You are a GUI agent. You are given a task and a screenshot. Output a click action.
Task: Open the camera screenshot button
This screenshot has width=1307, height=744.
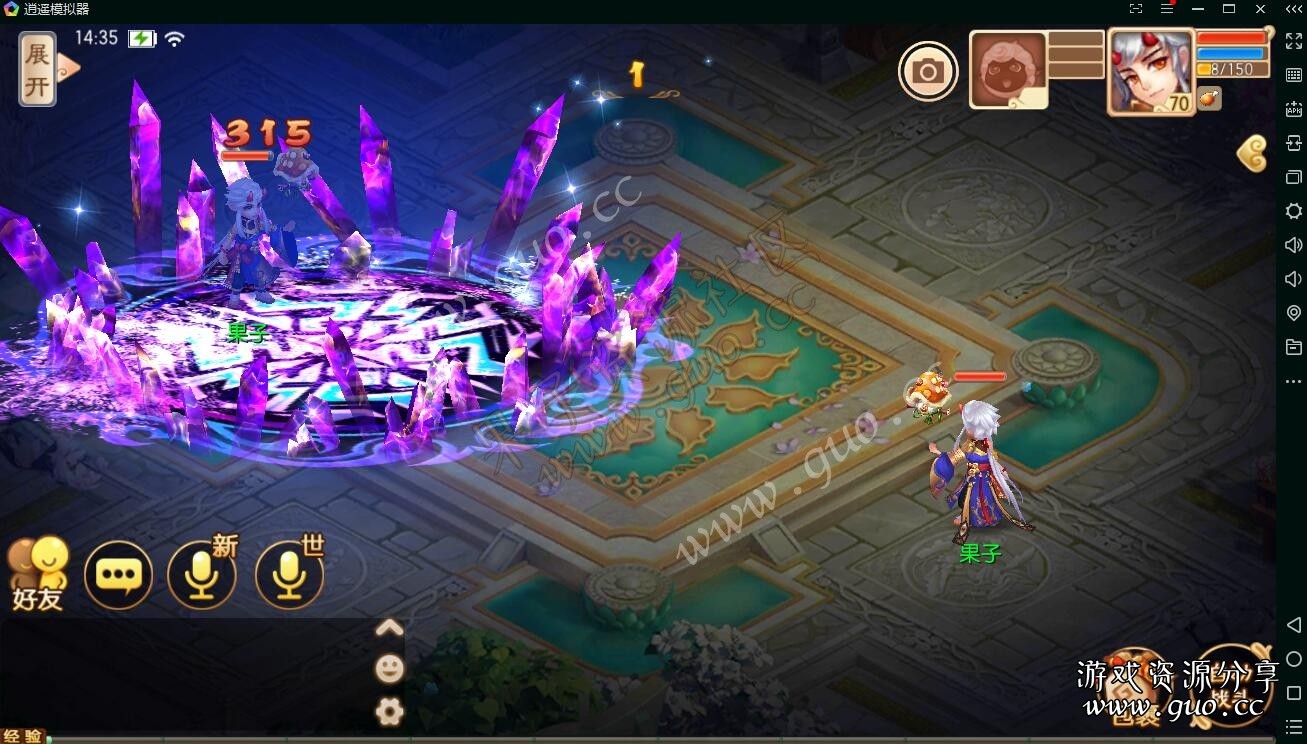click(x=928, y=71)
